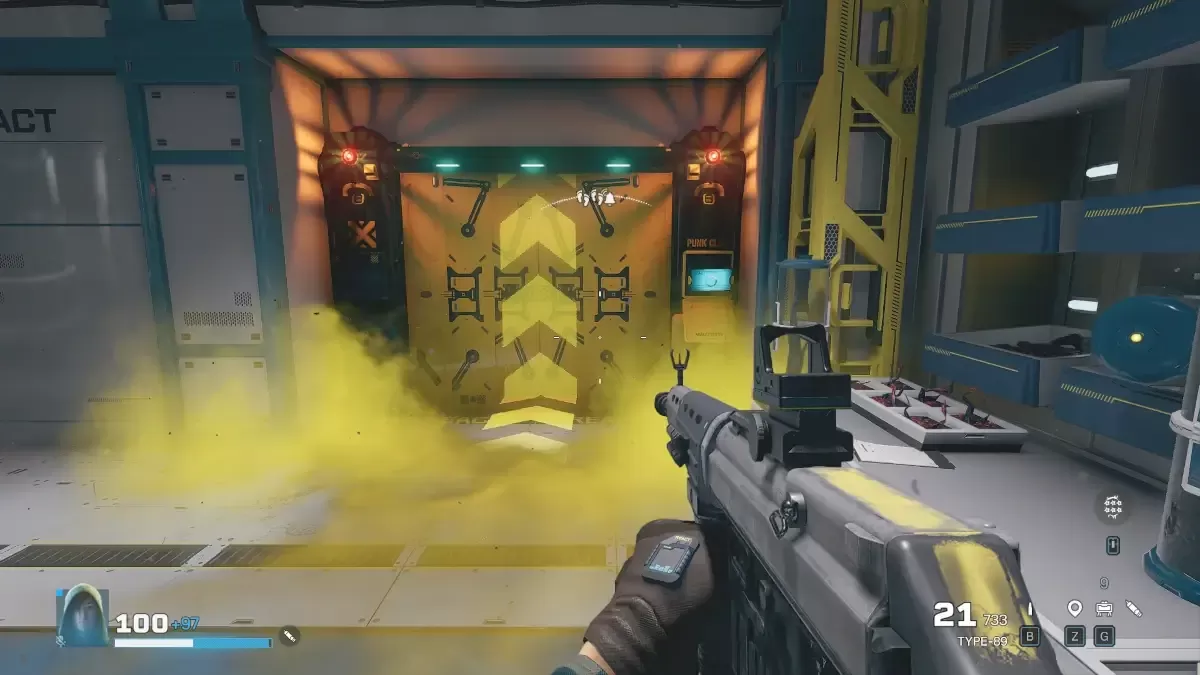Select the bullet icon beside the health bar
The height and width of the screenshot is (675, 1200).
289,634
